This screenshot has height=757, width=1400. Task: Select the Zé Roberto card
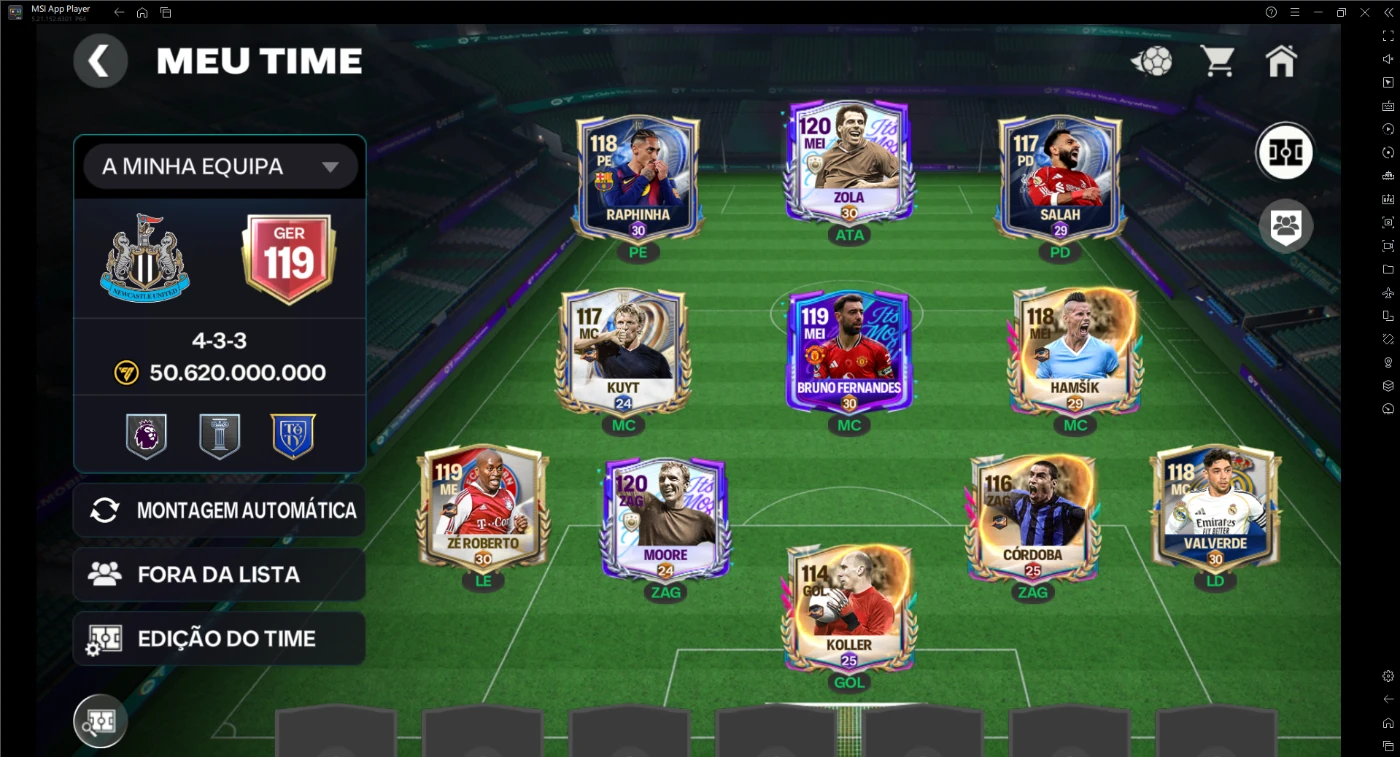click(483, 508)
